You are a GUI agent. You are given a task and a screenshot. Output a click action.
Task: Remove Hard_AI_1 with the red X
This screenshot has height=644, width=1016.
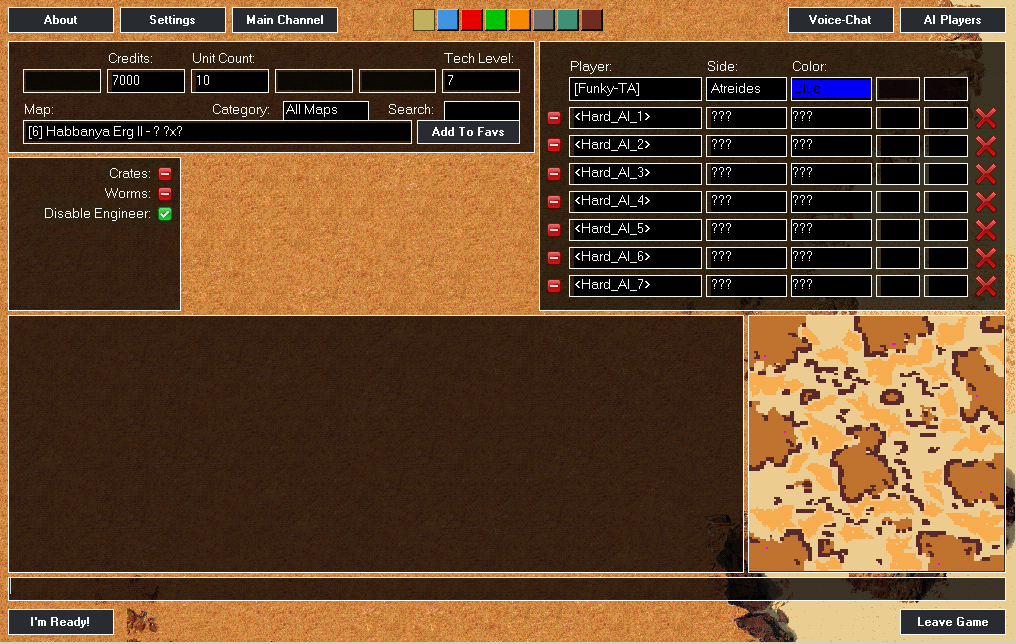point(986,118)
